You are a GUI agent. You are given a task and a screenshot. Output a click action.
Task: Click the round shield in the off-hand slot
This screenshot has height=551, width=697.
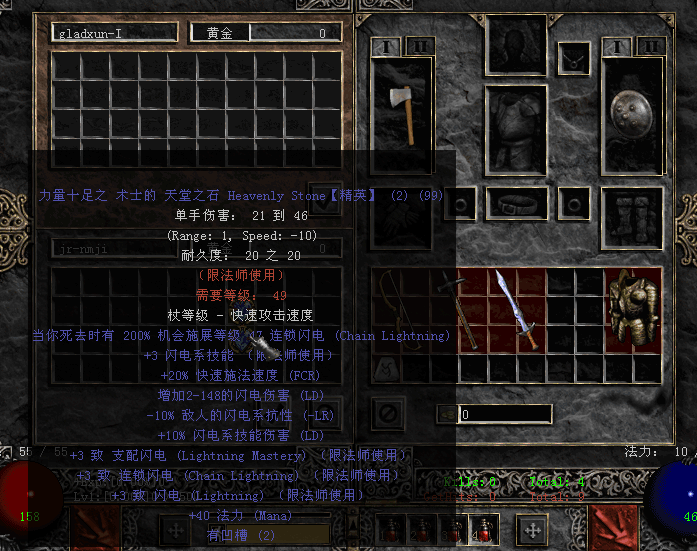[x=633, y=112]
